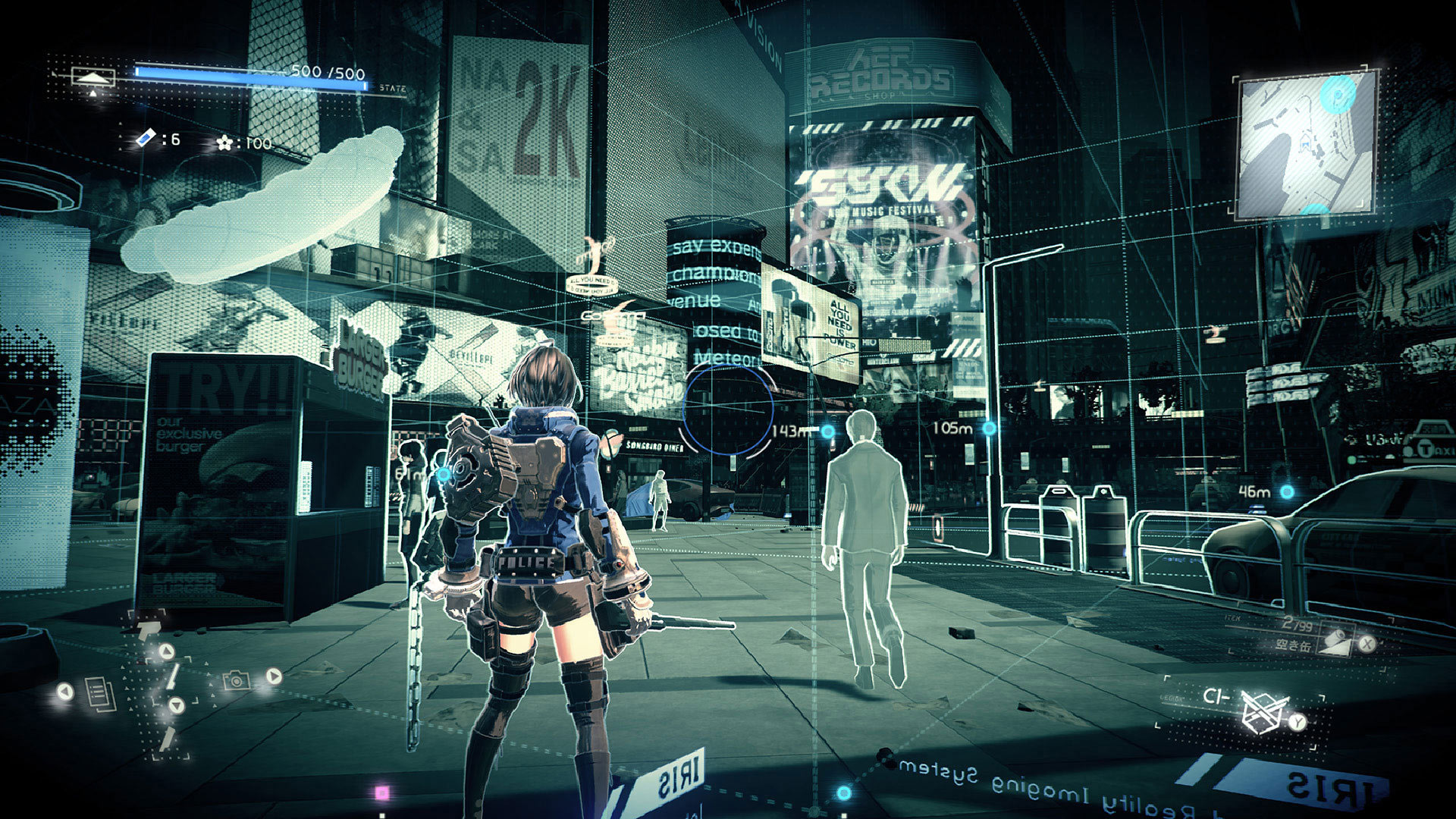This screenshot has height=819, width=1456.
Task: Click the battery item icon in the top-left HUD
Action: pos(146,139)
